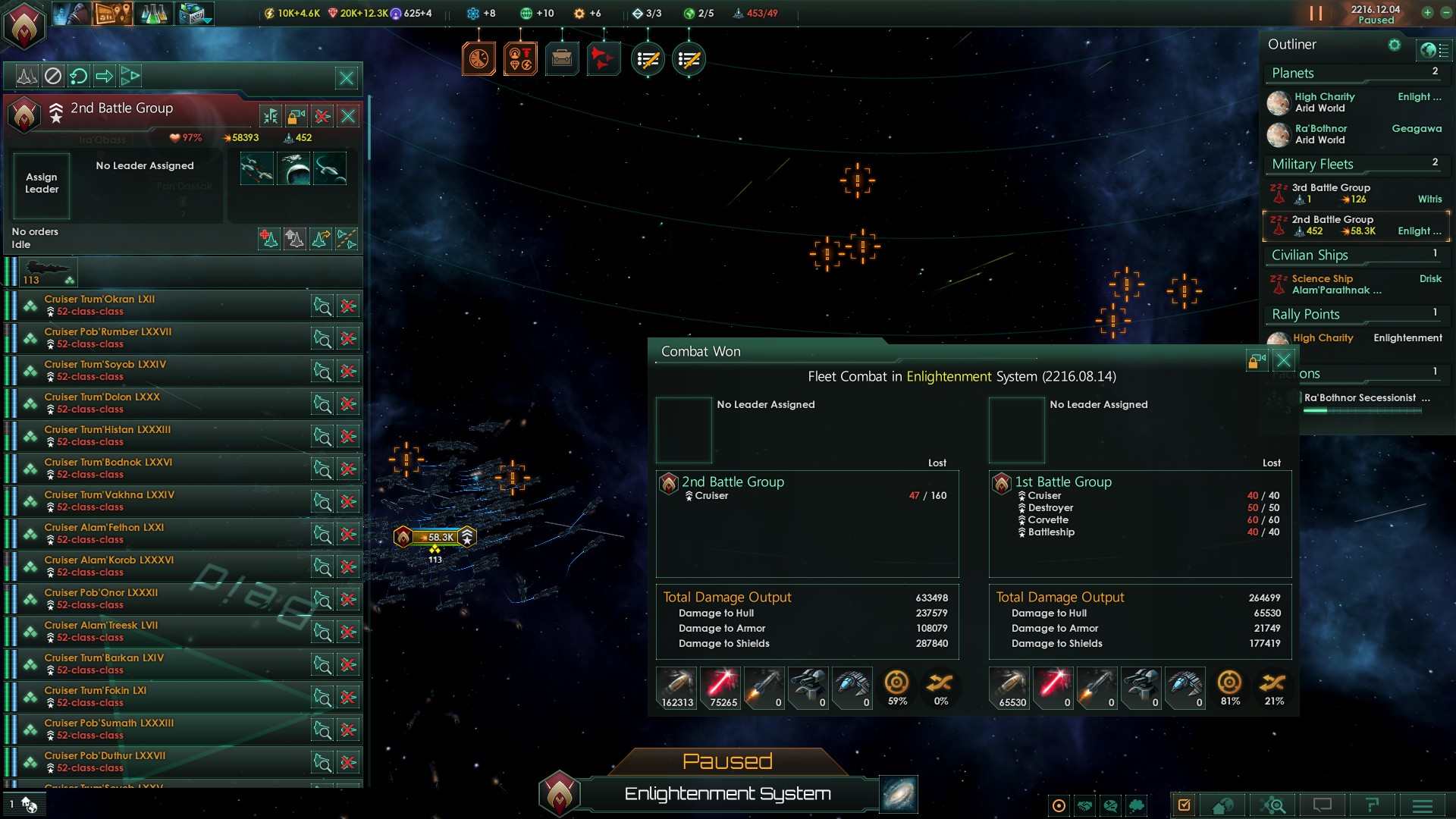
Task: Open the main menu hamburger button
Action: (x=1422, y=805)
